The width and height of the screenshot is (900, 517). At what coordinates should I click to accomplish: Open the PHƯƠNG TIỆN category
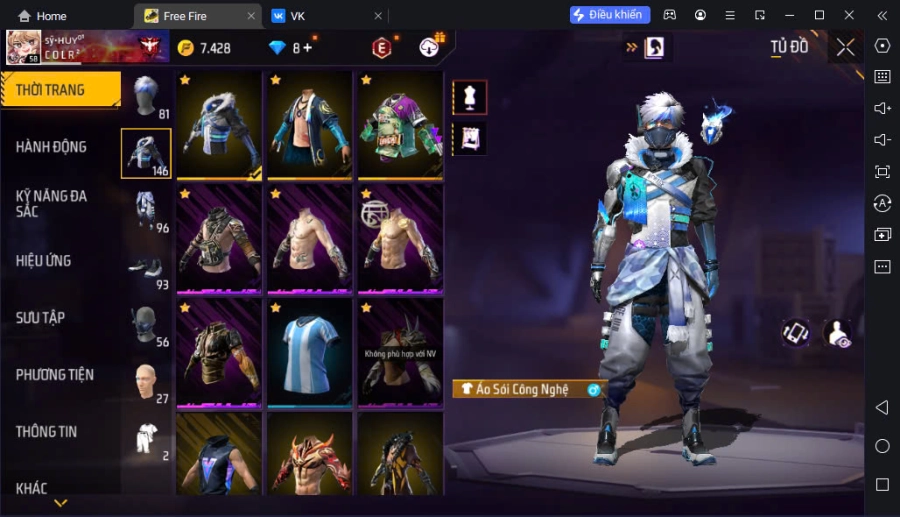(x=55, y=375)
